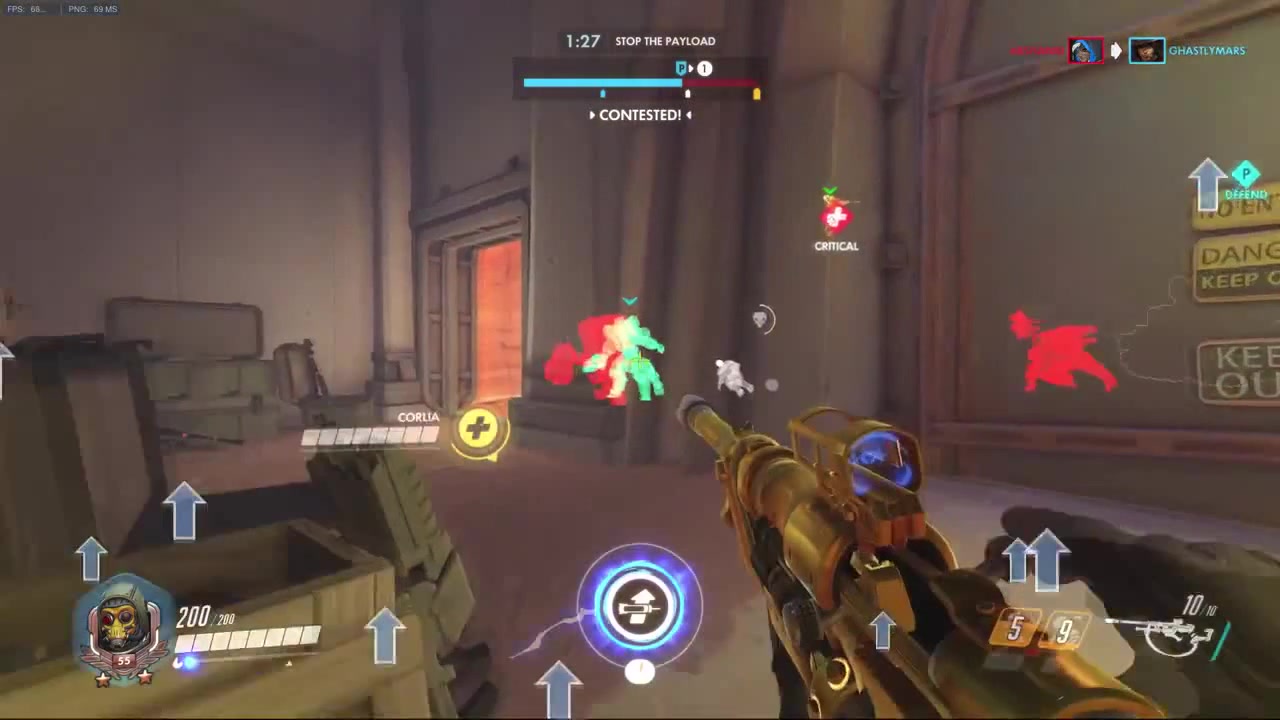Select Ana's hero portrait in the bottom left
The image size is (1280, 720).
[122, 625]
